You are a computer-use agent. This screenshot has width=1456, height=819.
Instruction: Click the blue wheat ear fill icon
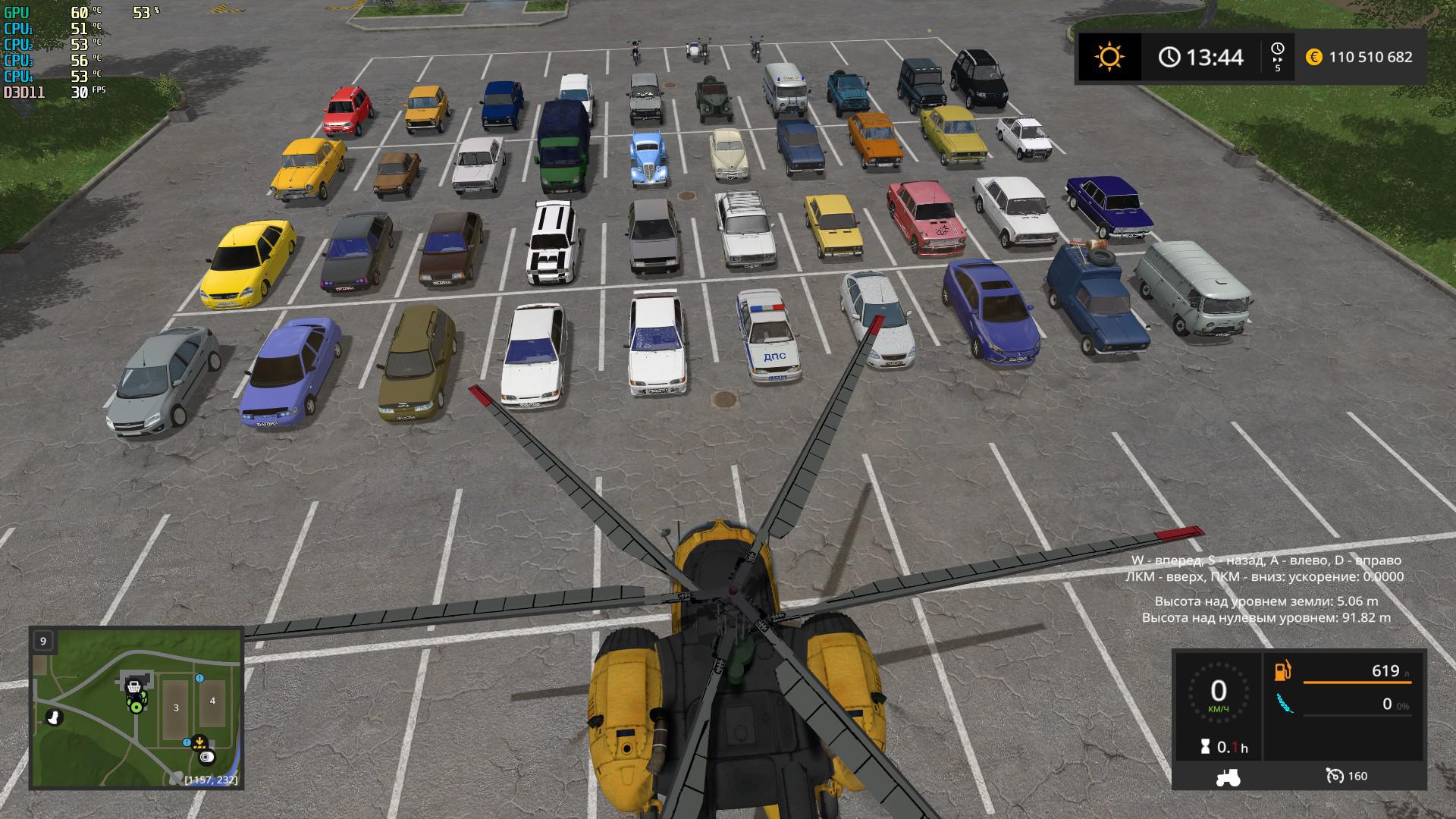[1283, 704]
